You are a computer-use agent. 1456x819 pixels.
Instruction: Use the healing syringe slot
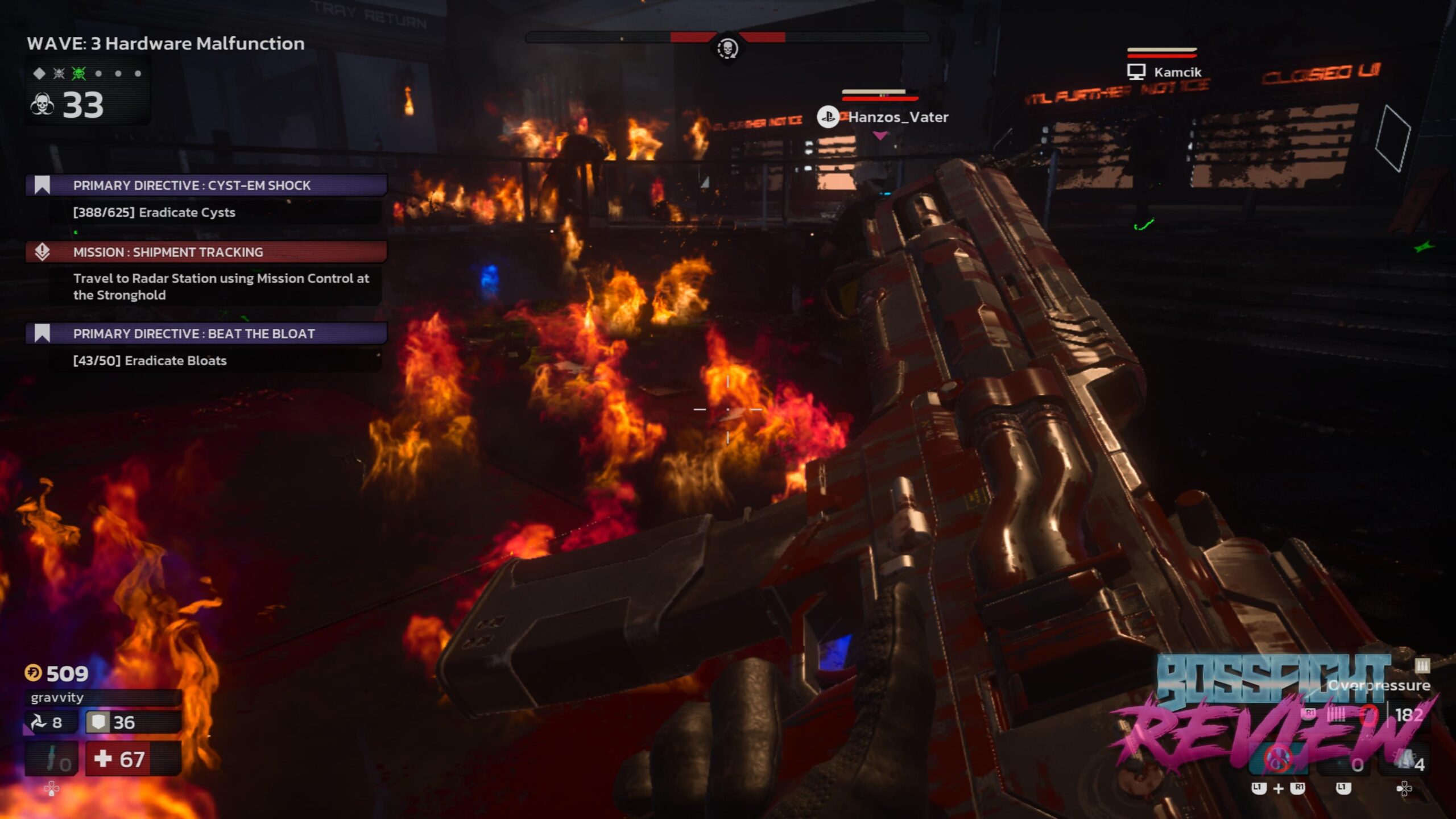(52, 759)
